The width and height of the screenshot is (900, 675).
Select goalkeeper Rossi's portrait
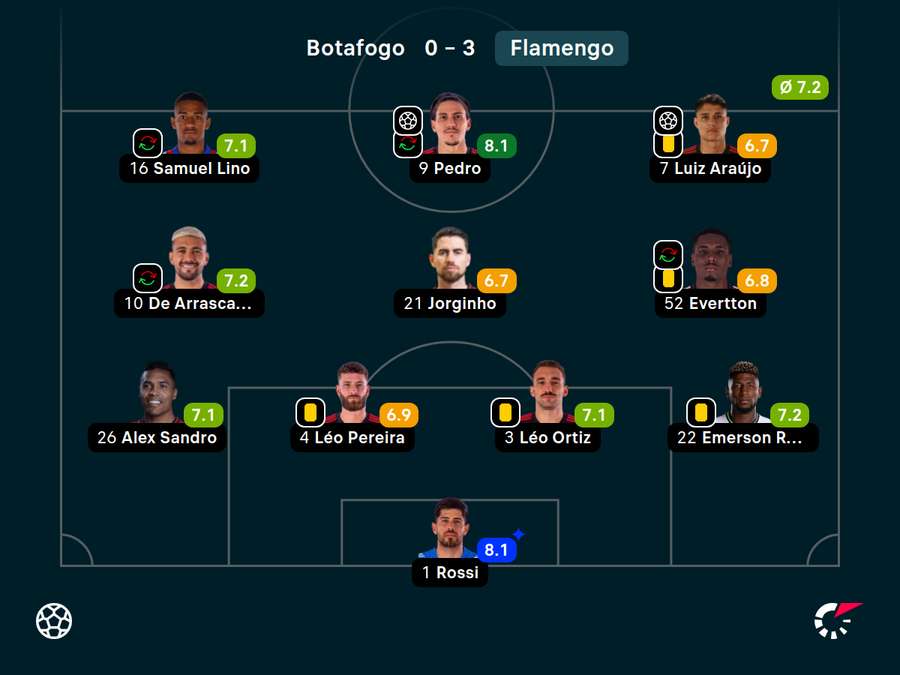(450, 528)
